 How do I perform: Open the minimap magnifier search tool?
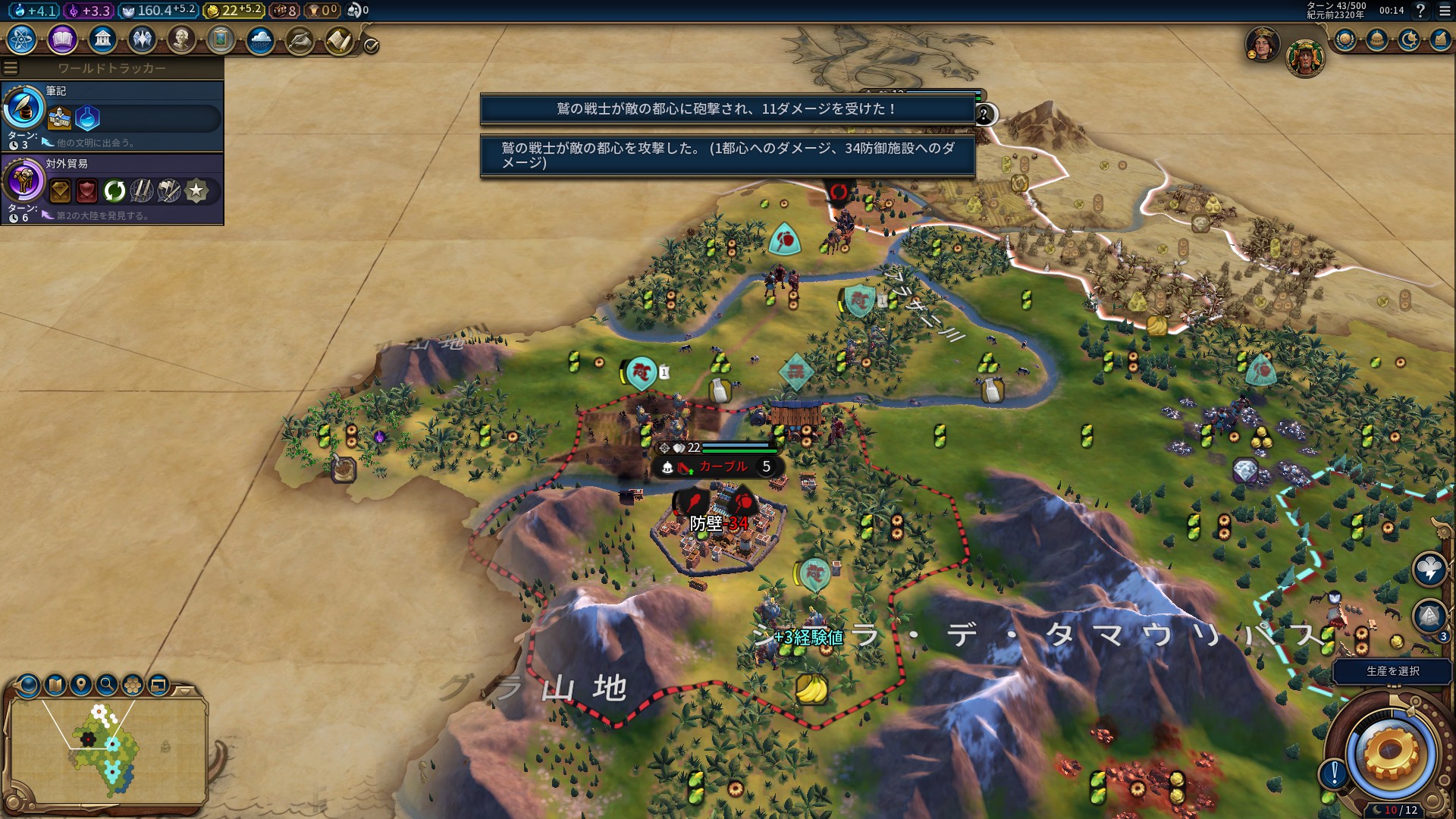[107, 686]
